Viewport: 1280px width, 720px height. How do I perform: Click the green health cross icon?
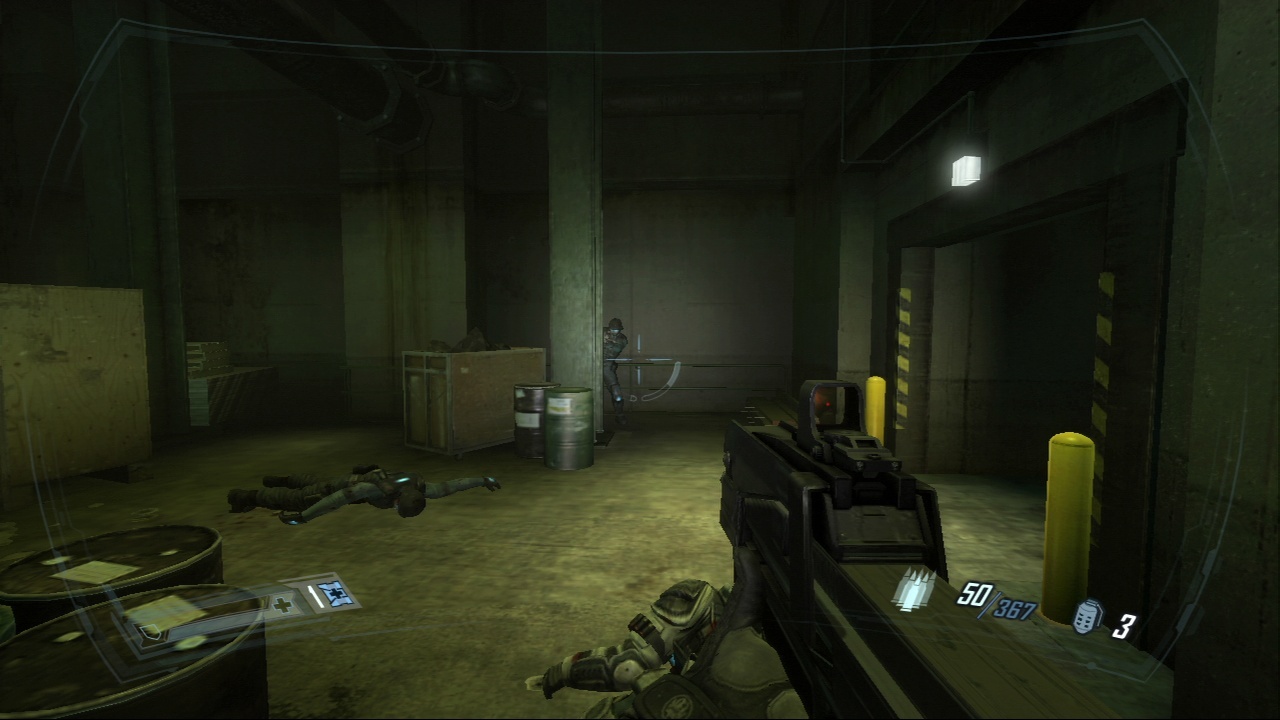tap(283, 606)
